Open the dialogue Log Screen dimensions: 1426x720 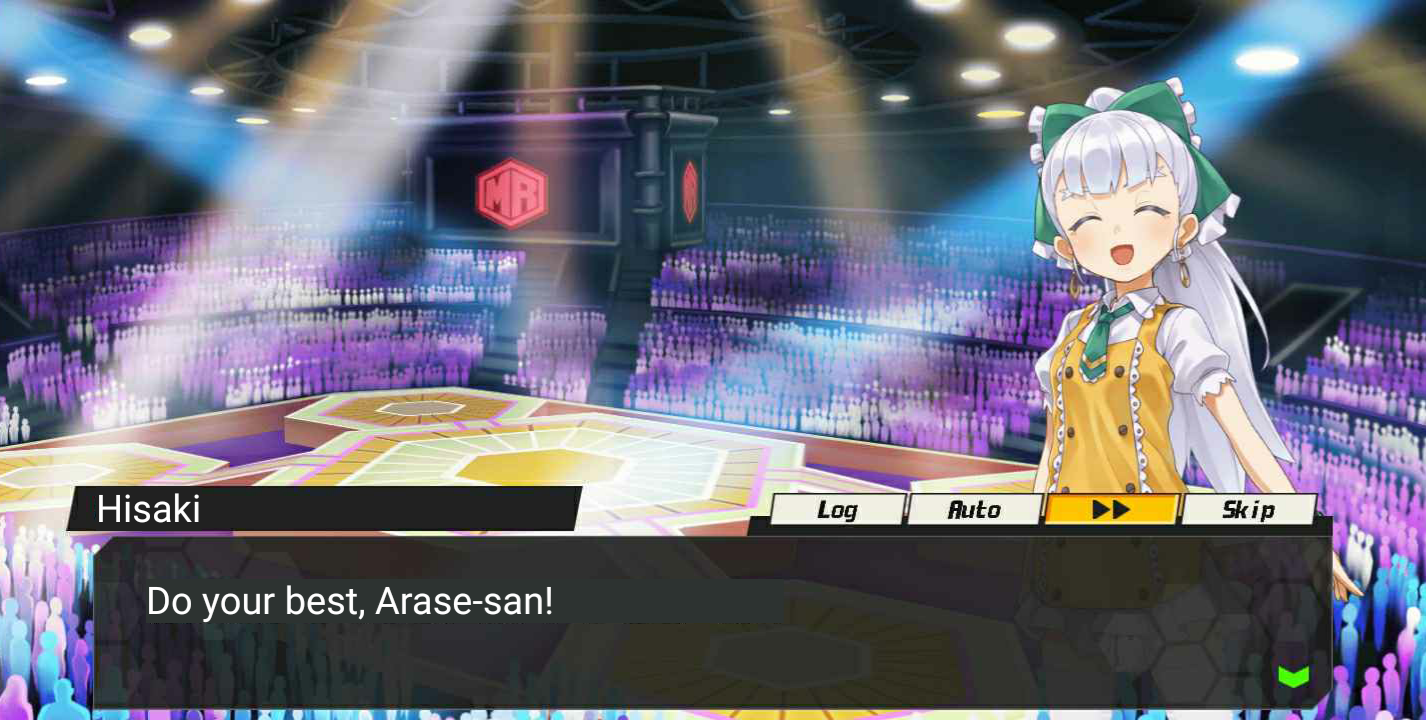(x=837, y=510)
